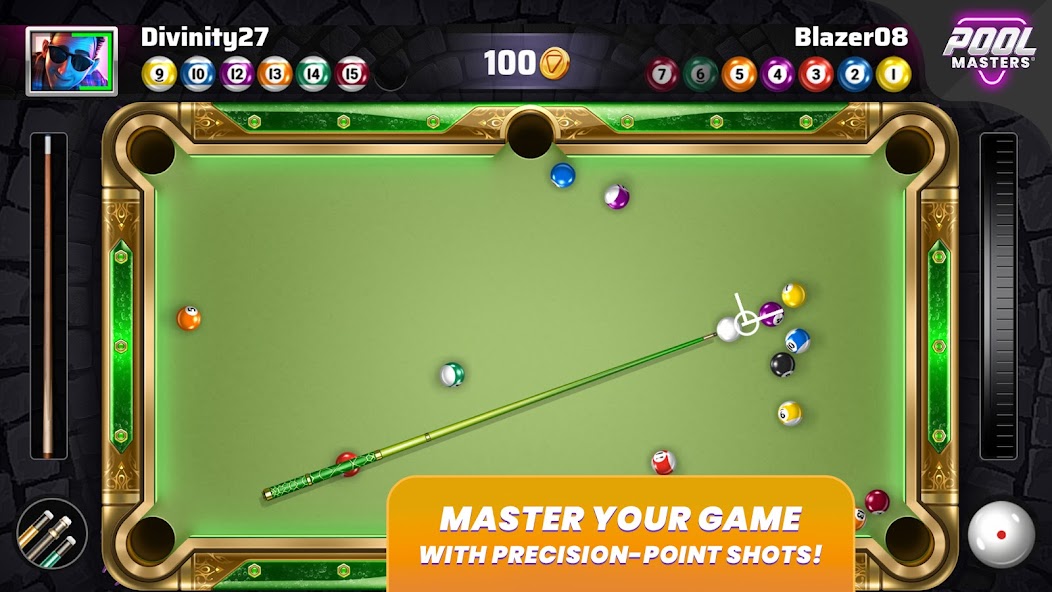The width and height of the screenshot is (1052, 592).
Task: Open Divinity27's player avatar
Action: (71, 61)
